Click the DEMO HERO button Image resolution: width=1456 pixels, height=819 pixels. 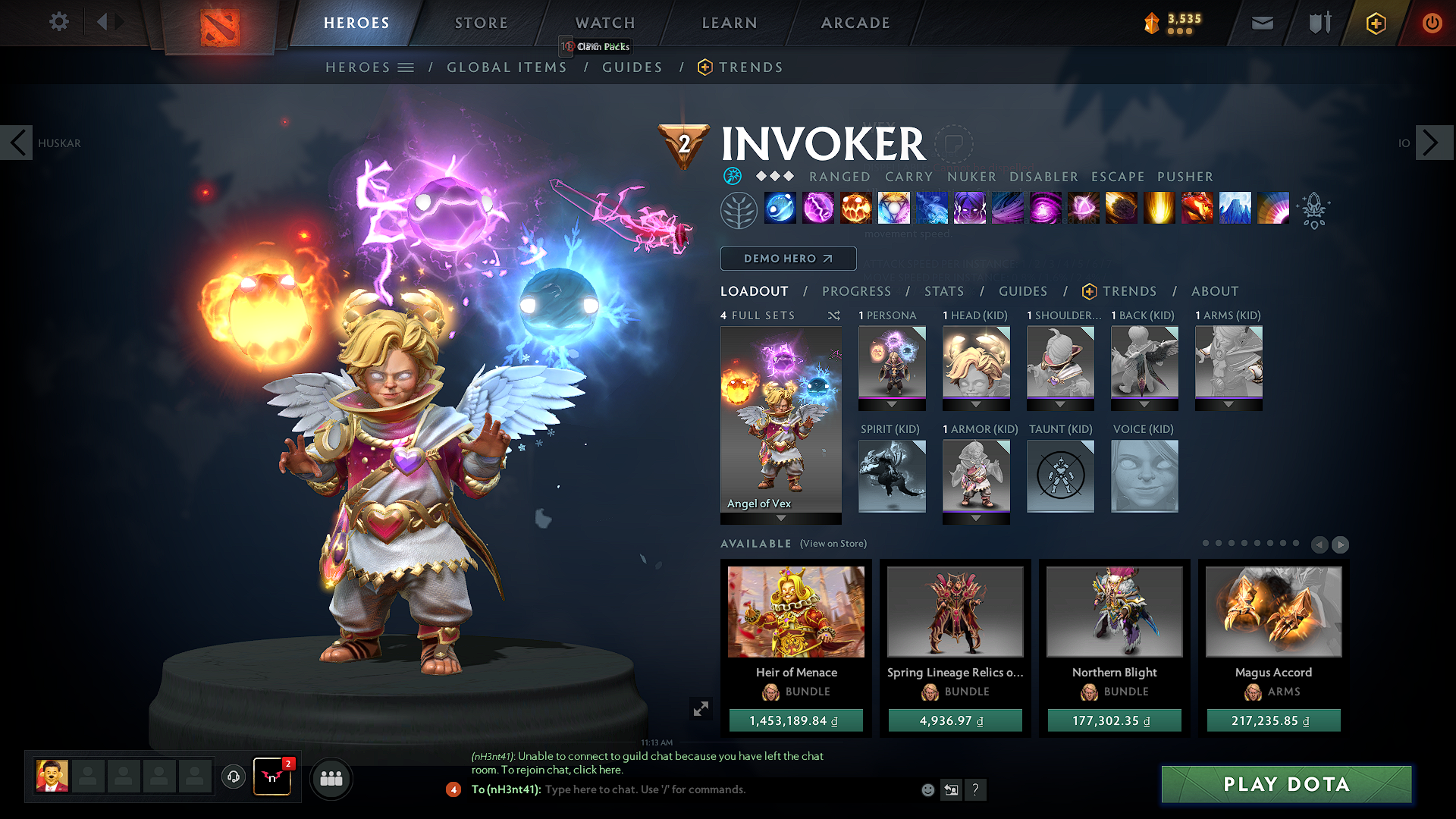tap(788, 259)
